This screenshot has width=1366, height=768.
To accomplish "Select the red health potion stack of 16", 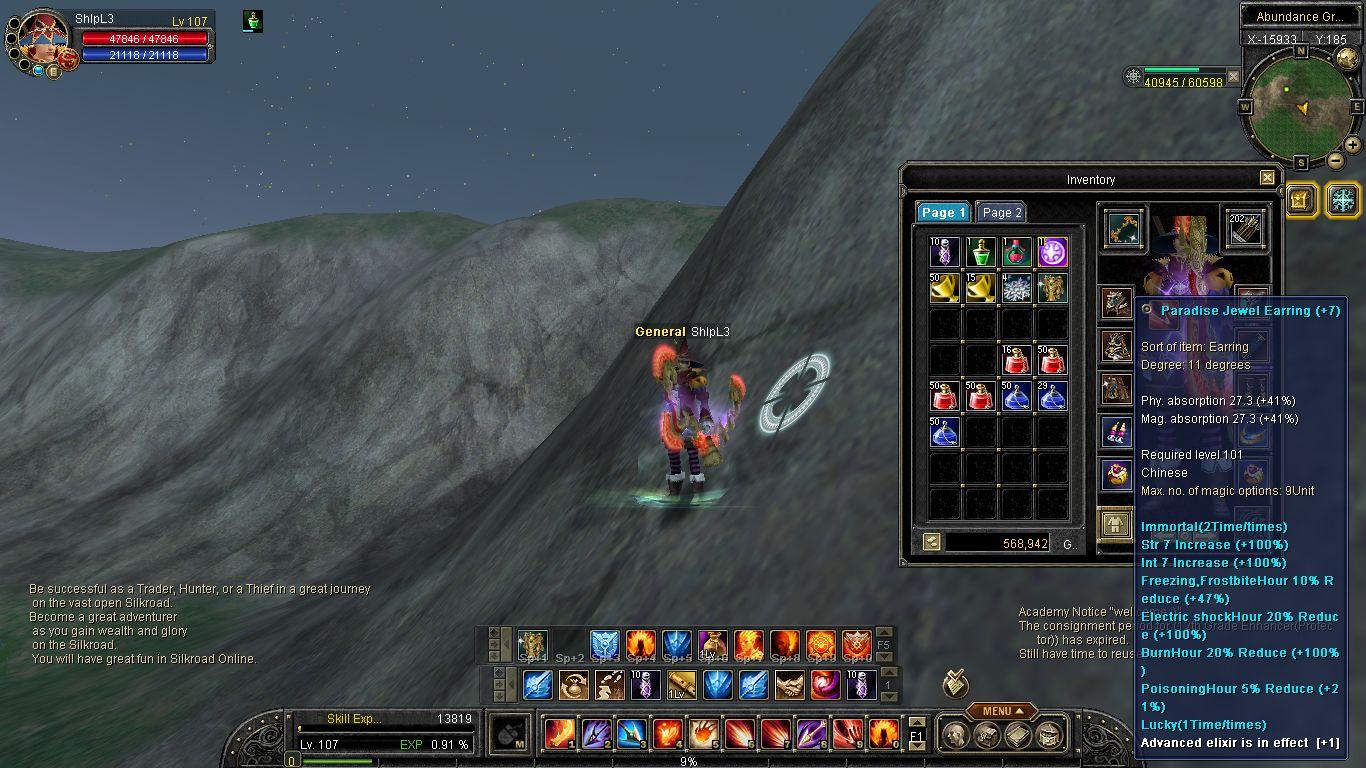I will (1017, 360).
